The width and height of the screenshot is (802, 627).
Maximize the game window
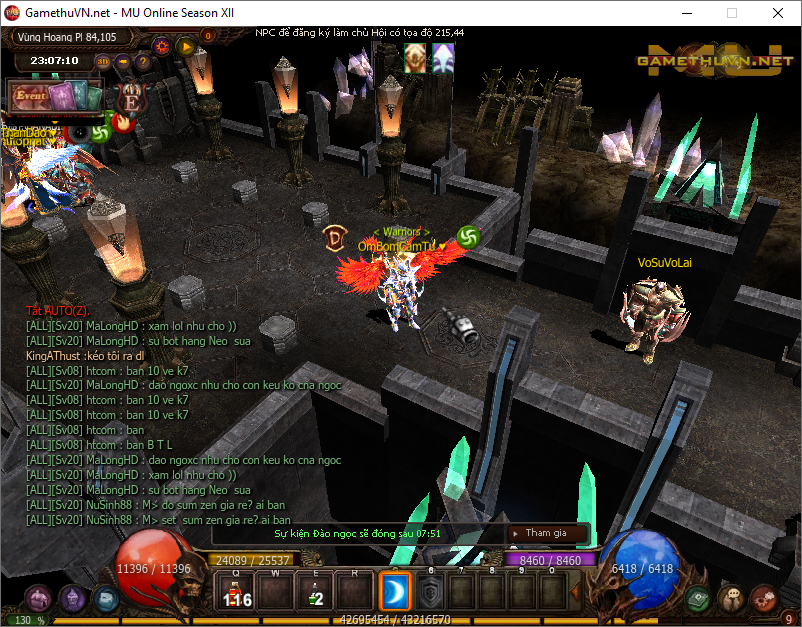point(732,14)
